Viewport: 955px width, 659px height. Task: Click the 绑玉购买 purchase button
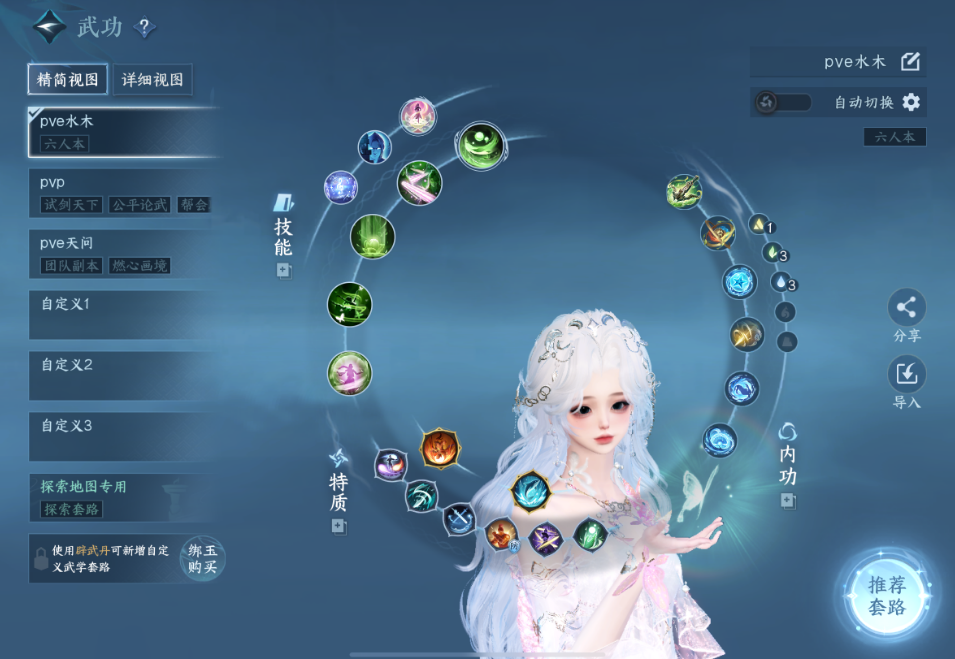coord(202,558)
